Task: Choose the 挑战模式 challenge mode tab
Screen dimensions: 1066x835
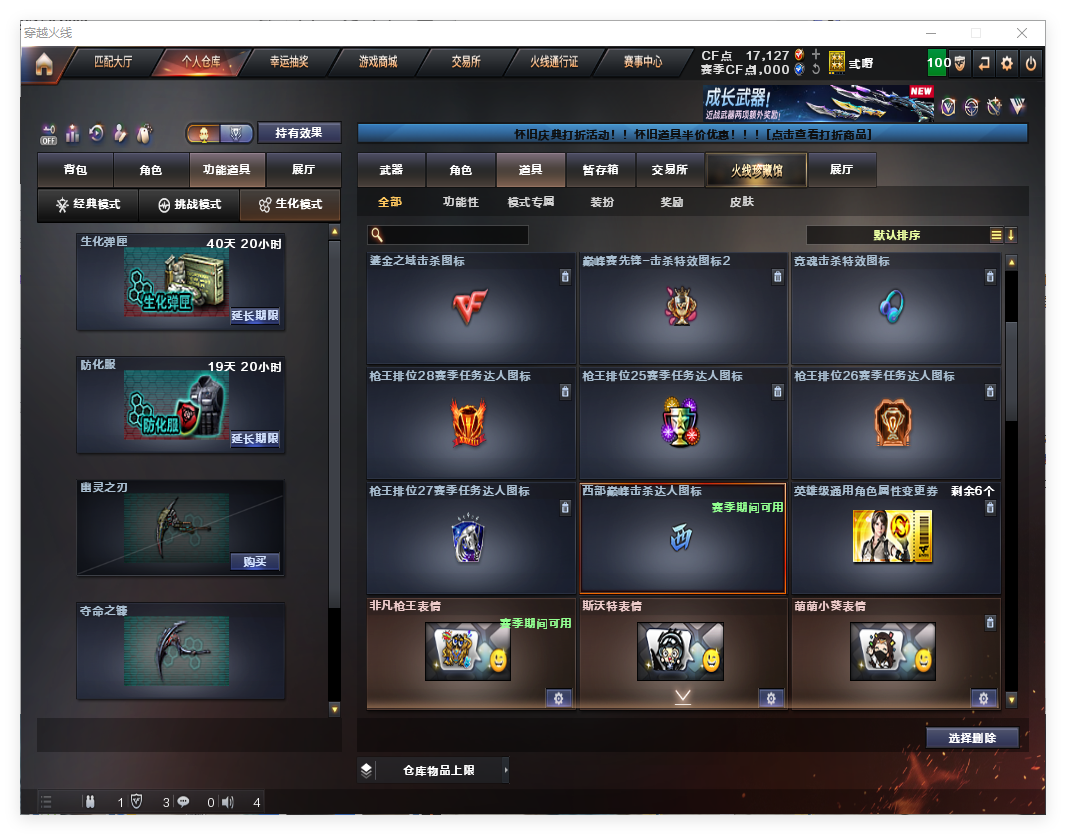Action: pyautogui.click(x=190, y=205)
